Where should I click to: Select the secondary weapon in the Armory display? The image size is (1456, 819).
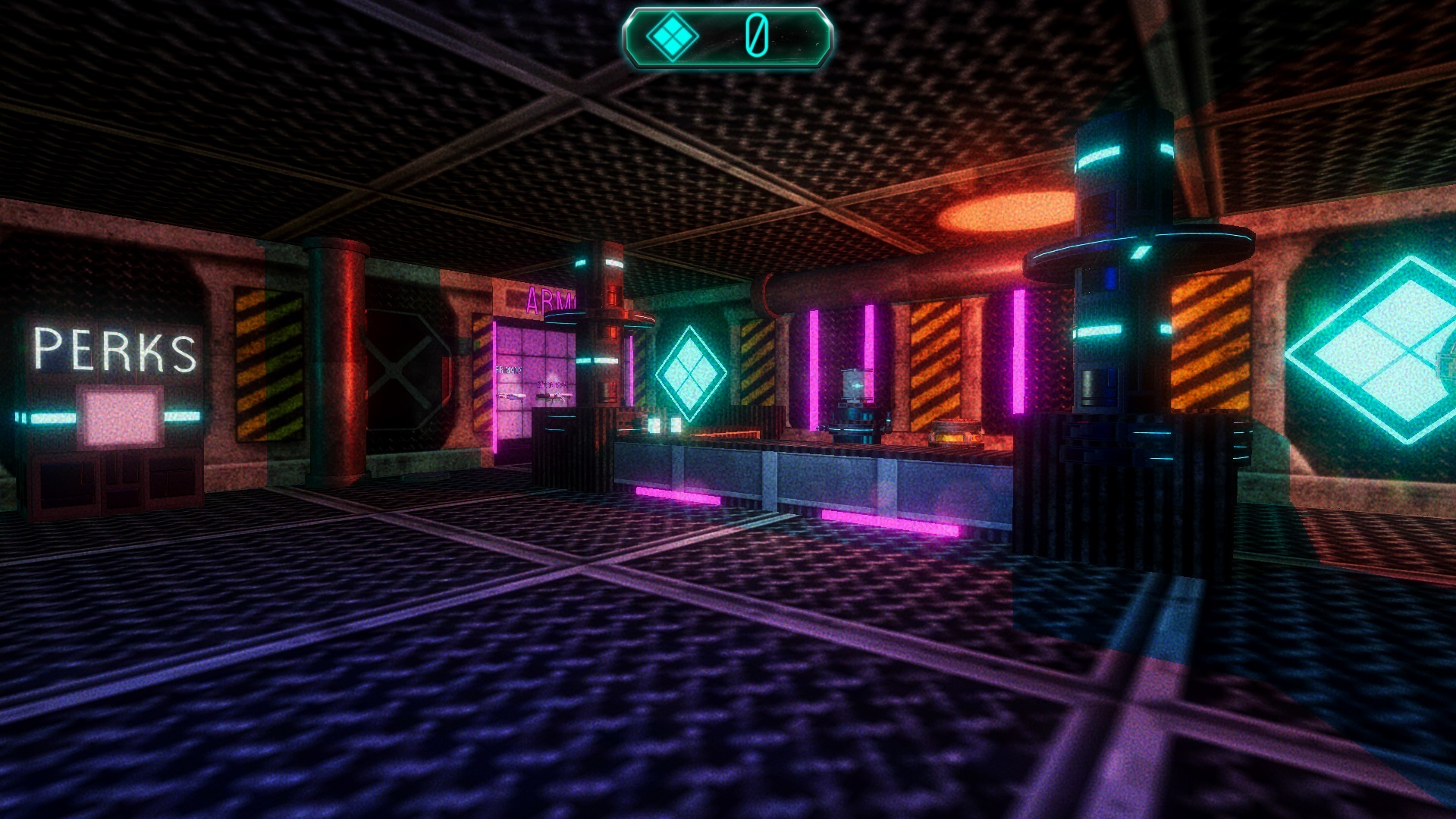click(x=555, y=396)
